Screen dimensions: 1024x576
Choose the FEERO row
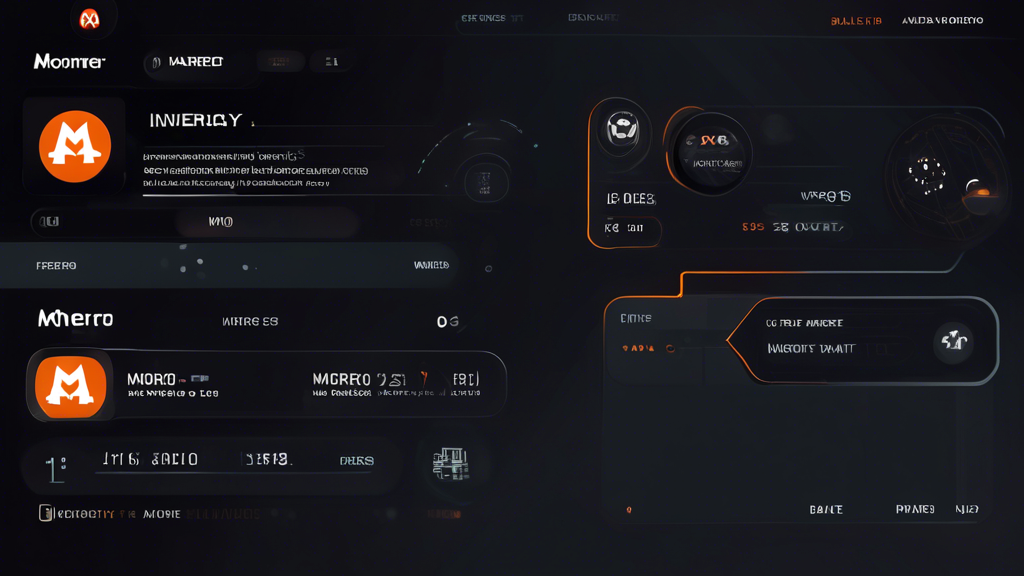point(56,266)
